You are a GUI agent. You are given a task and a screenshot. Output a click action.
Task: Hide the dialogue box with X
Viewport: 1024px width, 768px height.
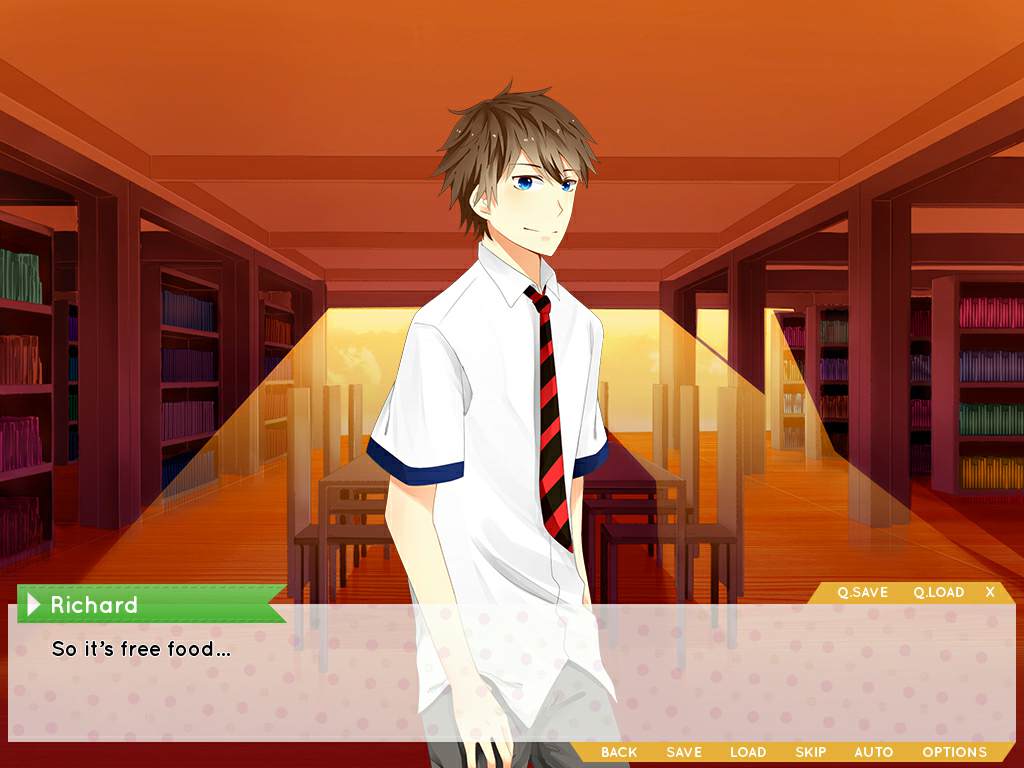tap(990, 592)
